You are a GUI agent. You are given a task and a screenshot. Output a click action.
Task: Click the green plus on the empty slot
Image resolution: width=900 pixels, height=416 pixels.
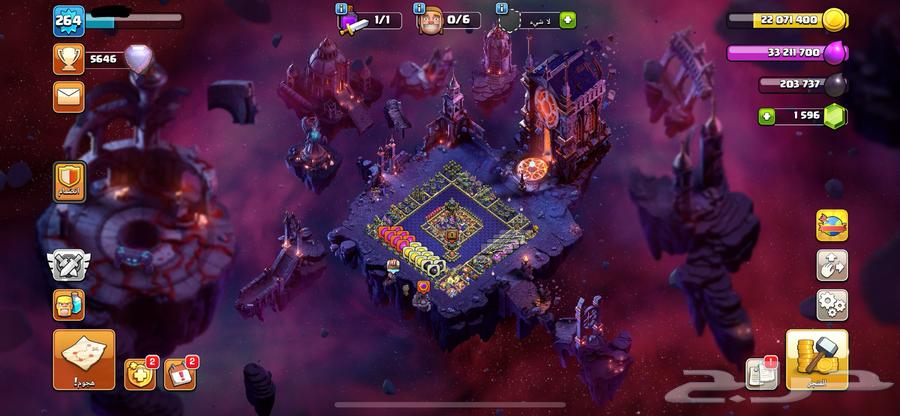click(568, 19)
